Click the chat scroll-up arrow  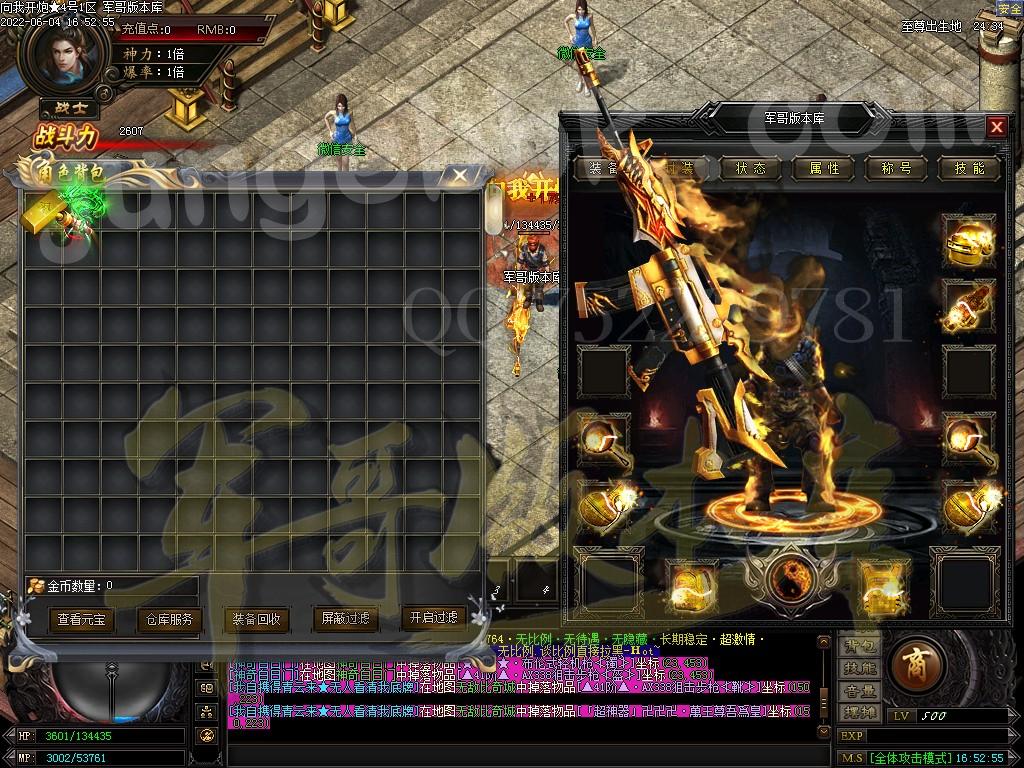click(823, 641)
